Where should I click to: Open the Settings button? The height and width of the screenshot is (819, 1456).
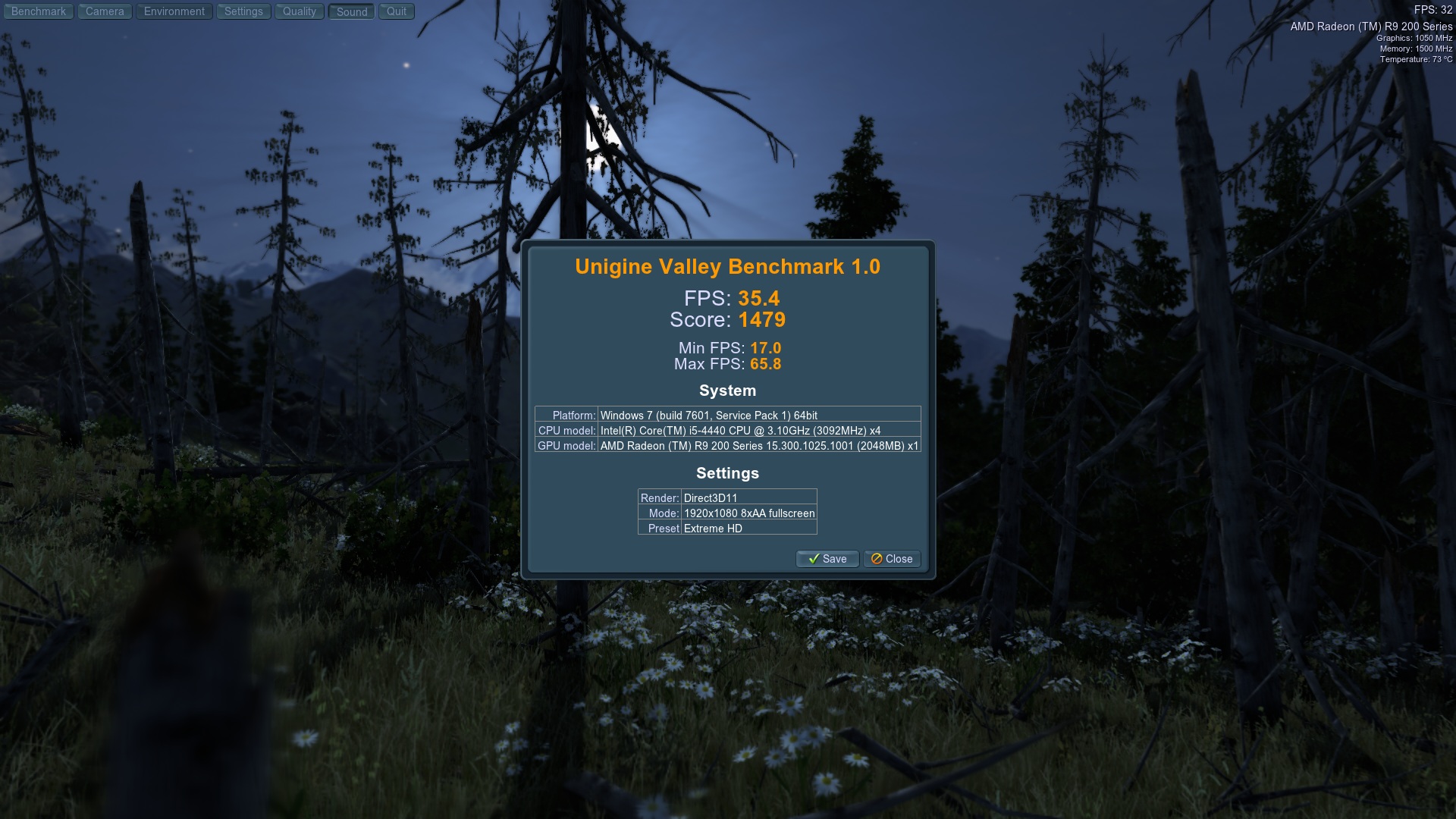[x=243, y=11]
